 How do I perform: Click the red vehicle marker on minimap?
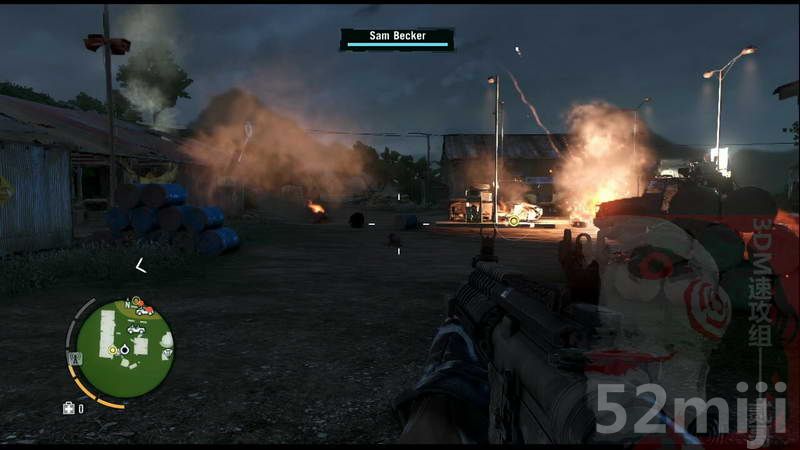[146, 310]
